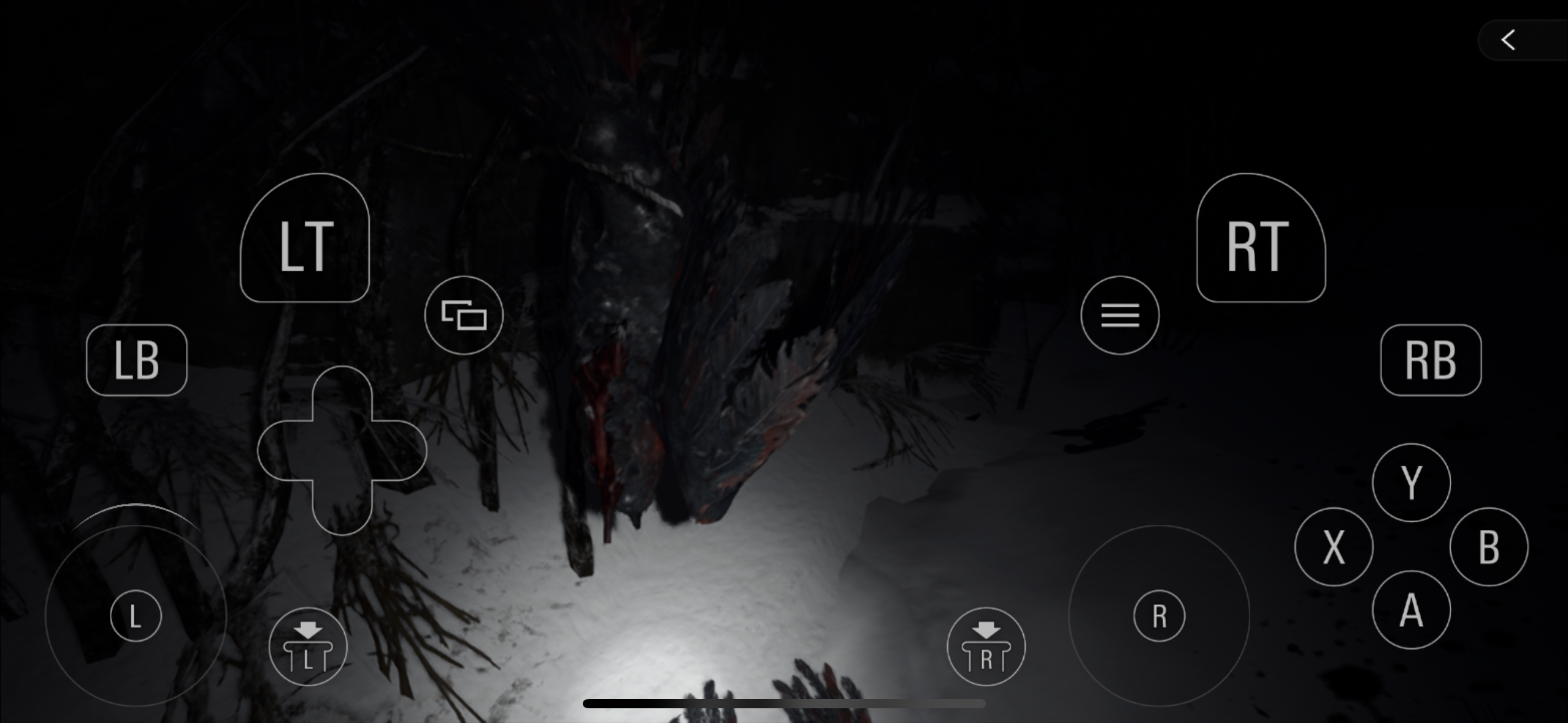Tap the left analog stick labeled L
The height and width of the screenshot is (723, 1568).
pos(135,615)
